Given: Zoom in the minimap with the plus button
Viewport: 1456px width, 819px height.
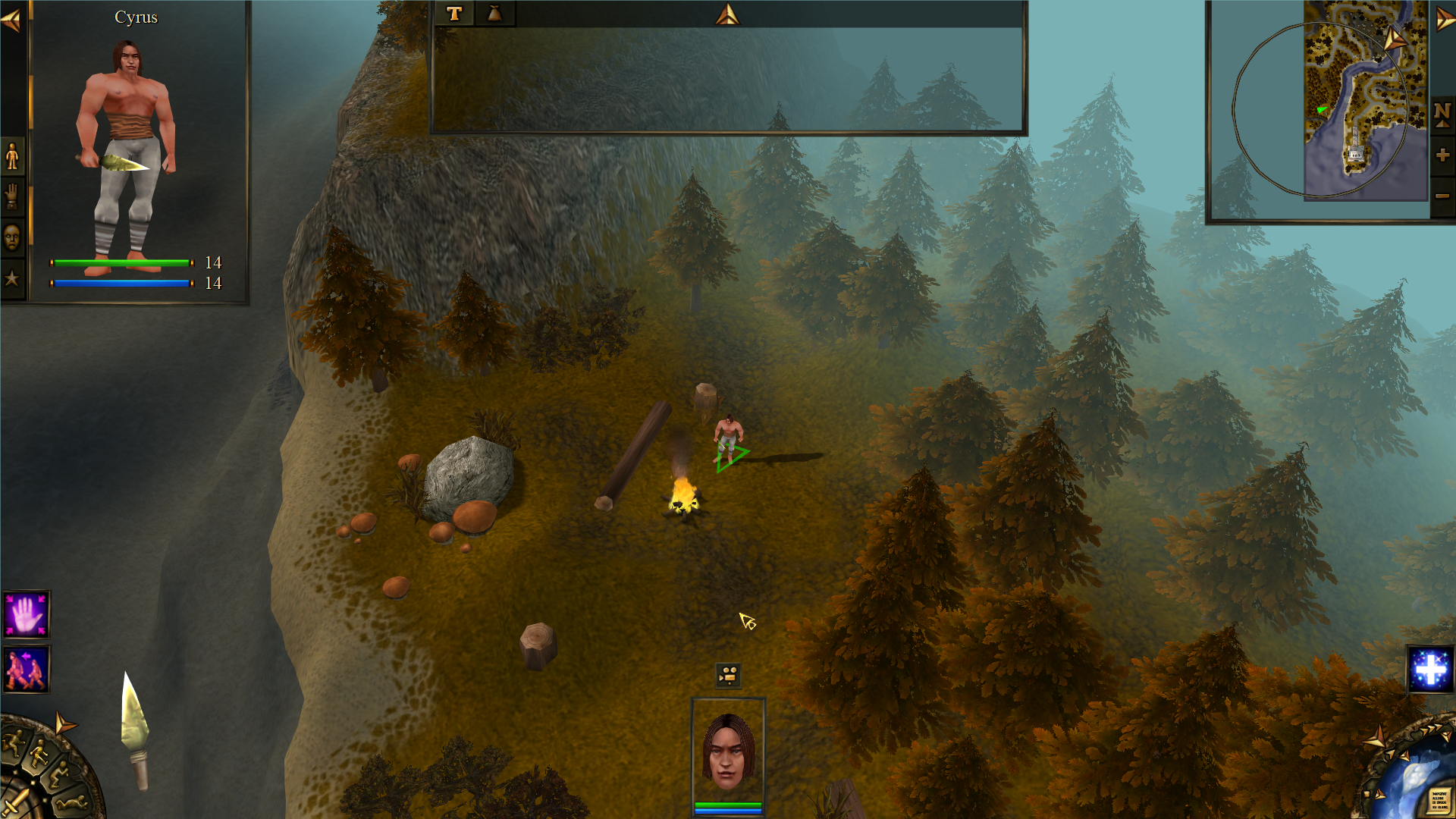Looking at the screenshot, I should (x=1442, y=155).
